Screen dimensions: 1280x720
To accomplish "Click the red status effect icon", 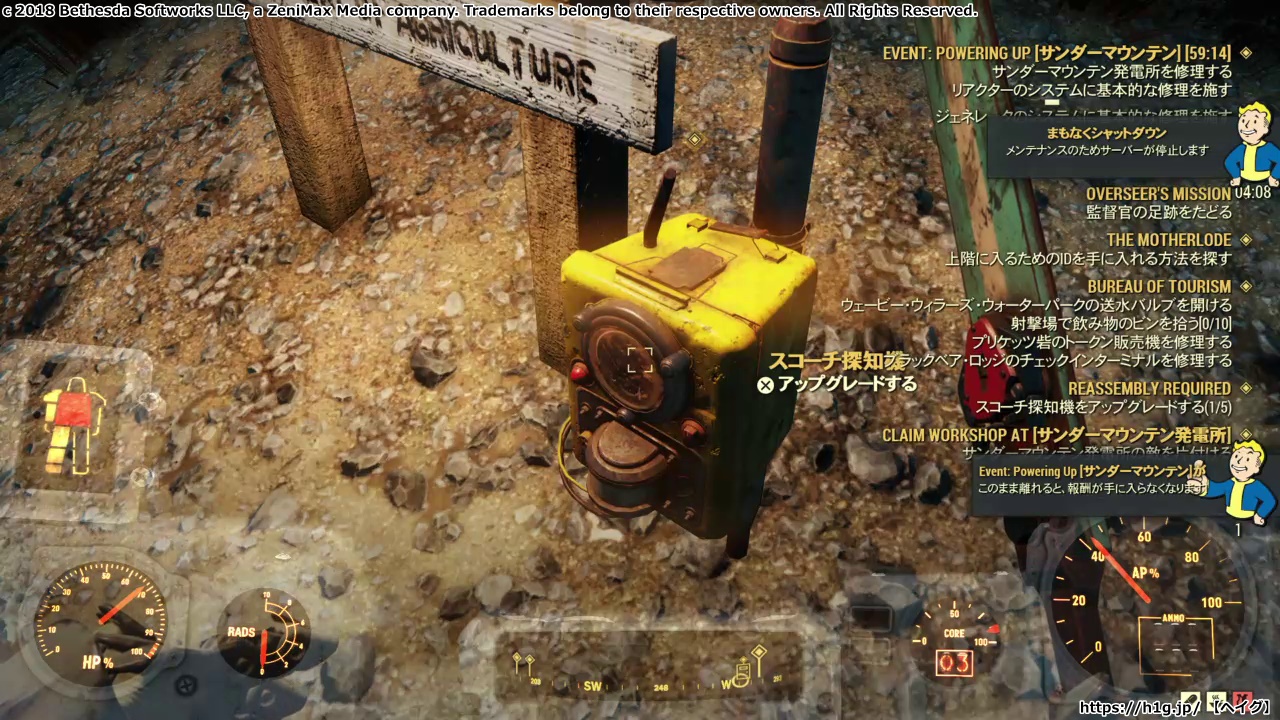I will point(1243,702).
